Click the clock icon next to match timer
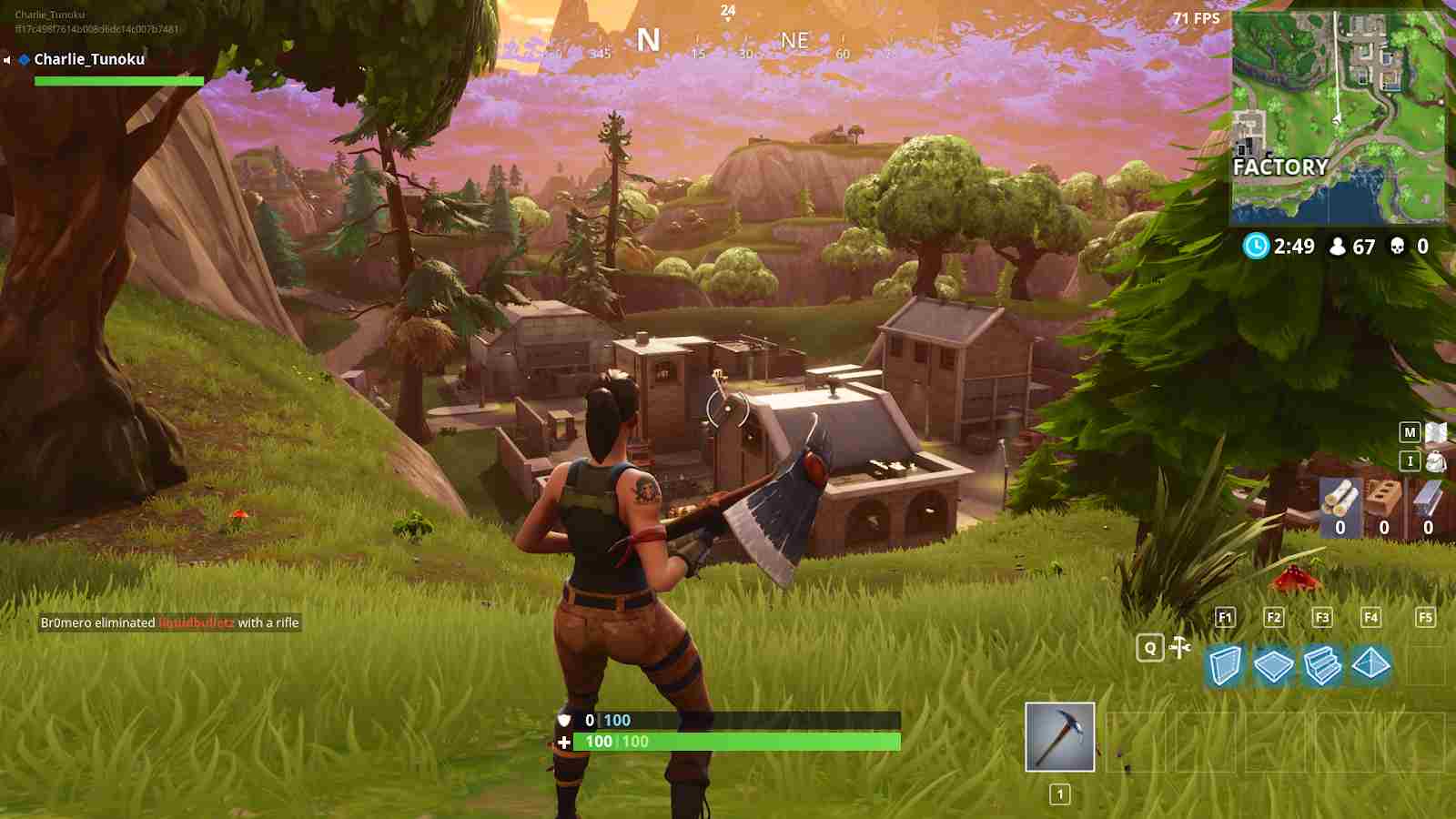The image size is (1456, 819). point(1257,246)
